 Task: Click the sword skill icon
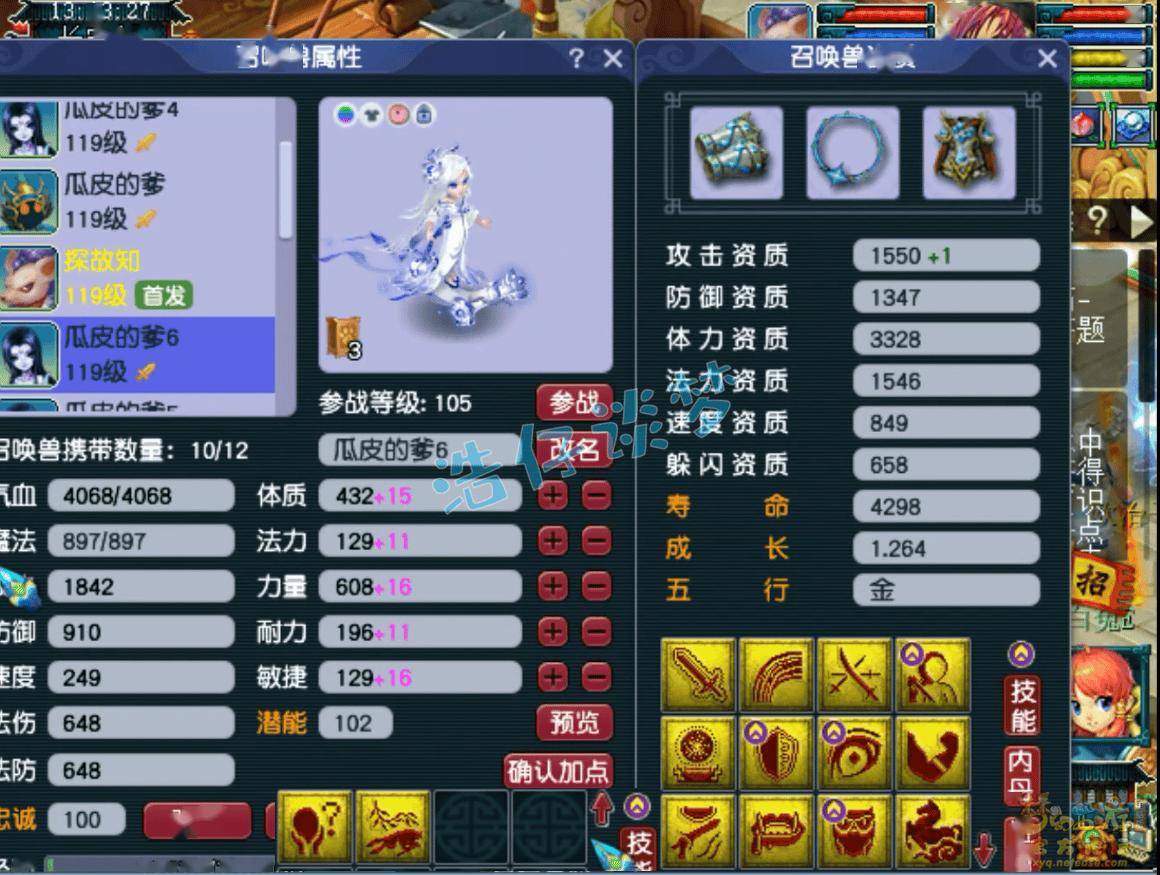pos(698,677)
